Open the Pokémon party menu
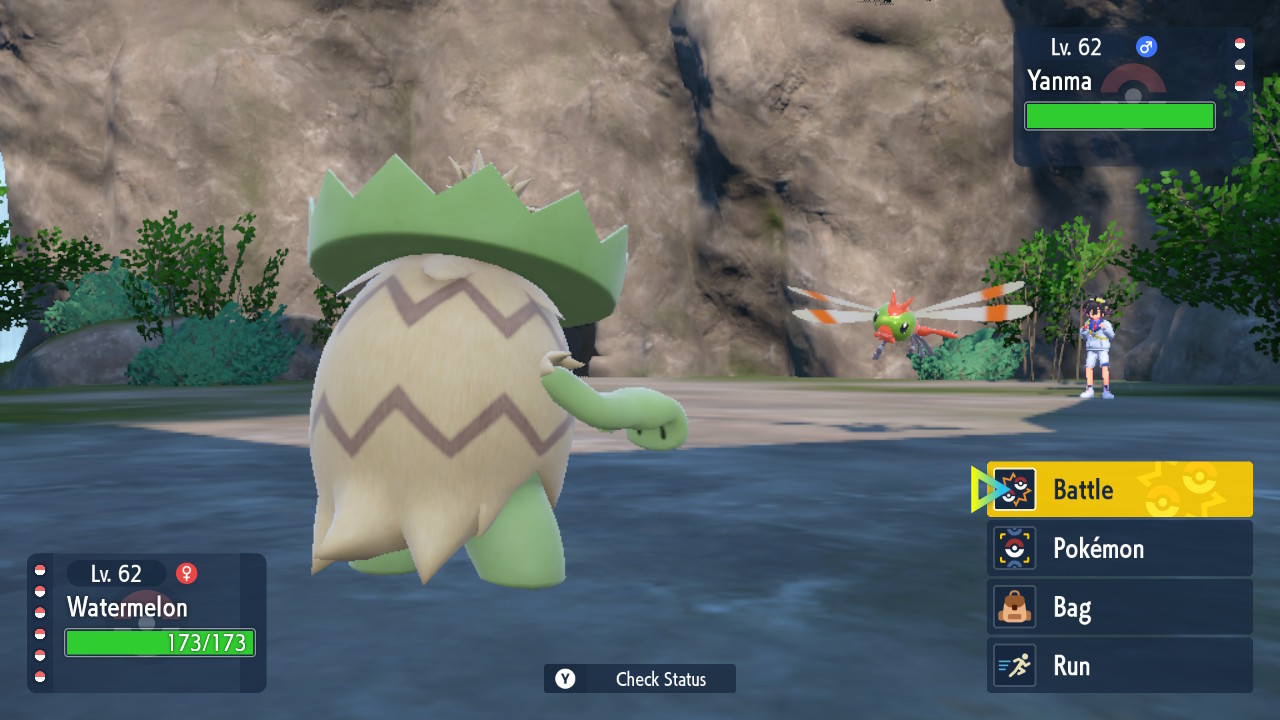 tap(1119, 548)
